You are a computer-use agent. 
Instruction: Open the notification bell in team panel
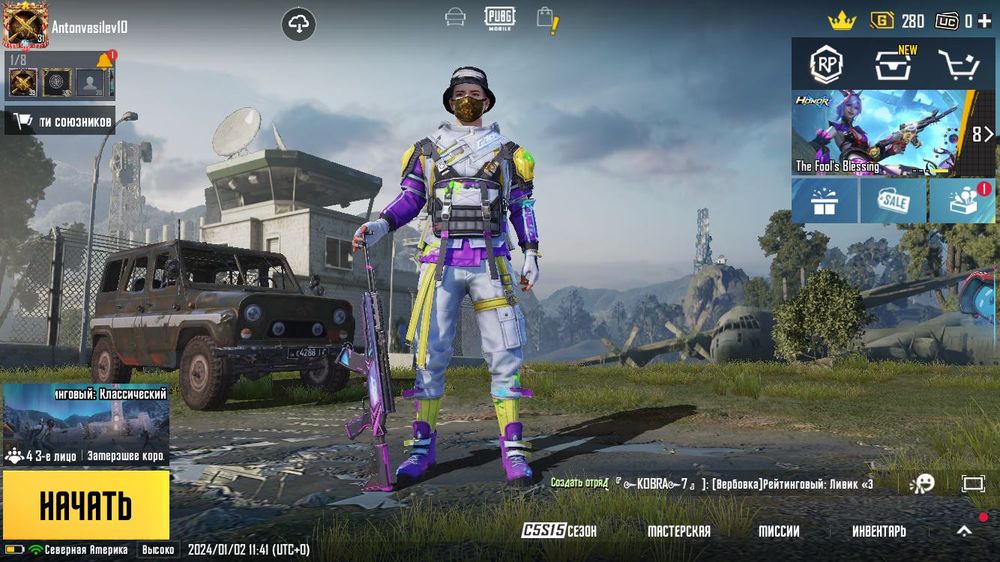point(104,63)
